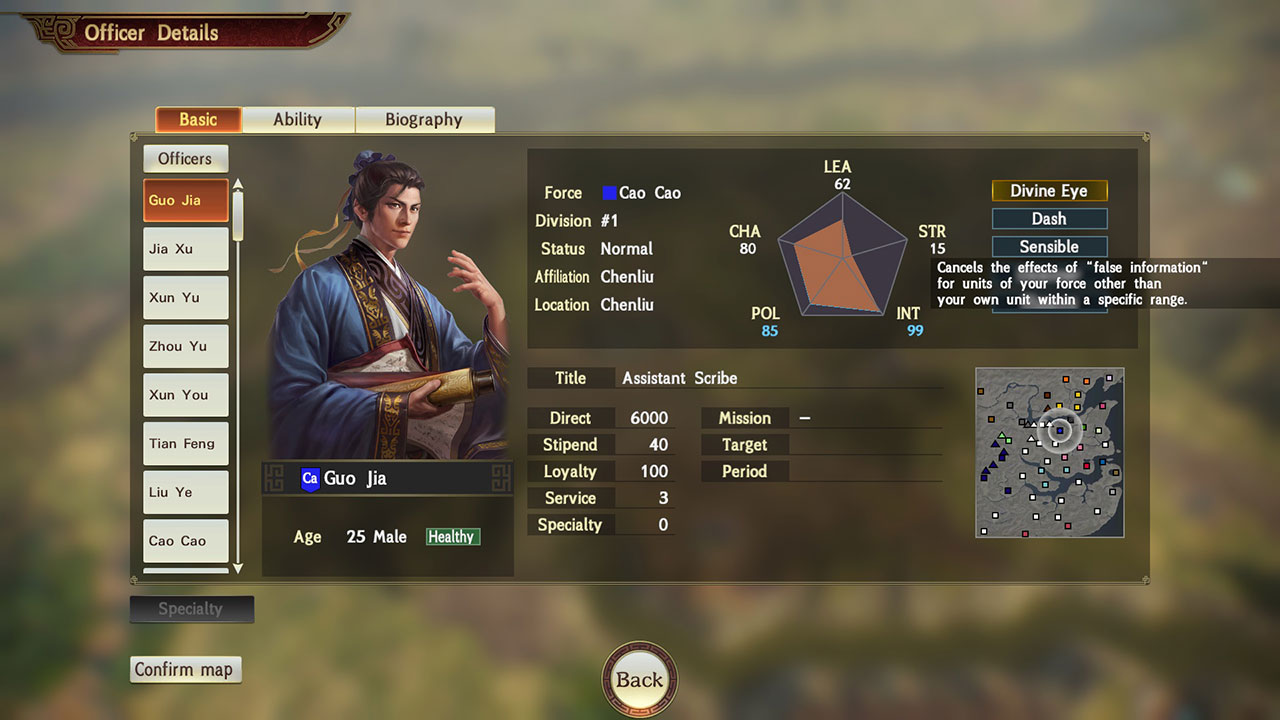Switch to the Ability tab
This screenshot has width=1280, height=720.
point(298,120)
